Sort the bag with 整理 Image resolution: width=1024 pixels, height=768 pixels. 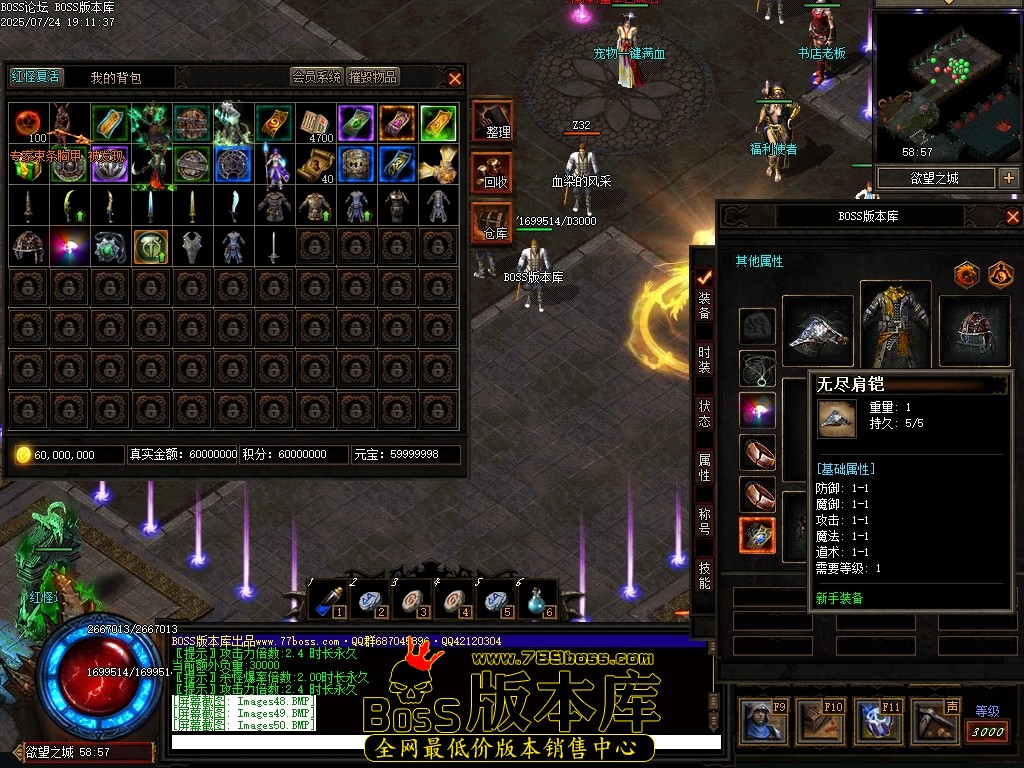tap(492, 122)
